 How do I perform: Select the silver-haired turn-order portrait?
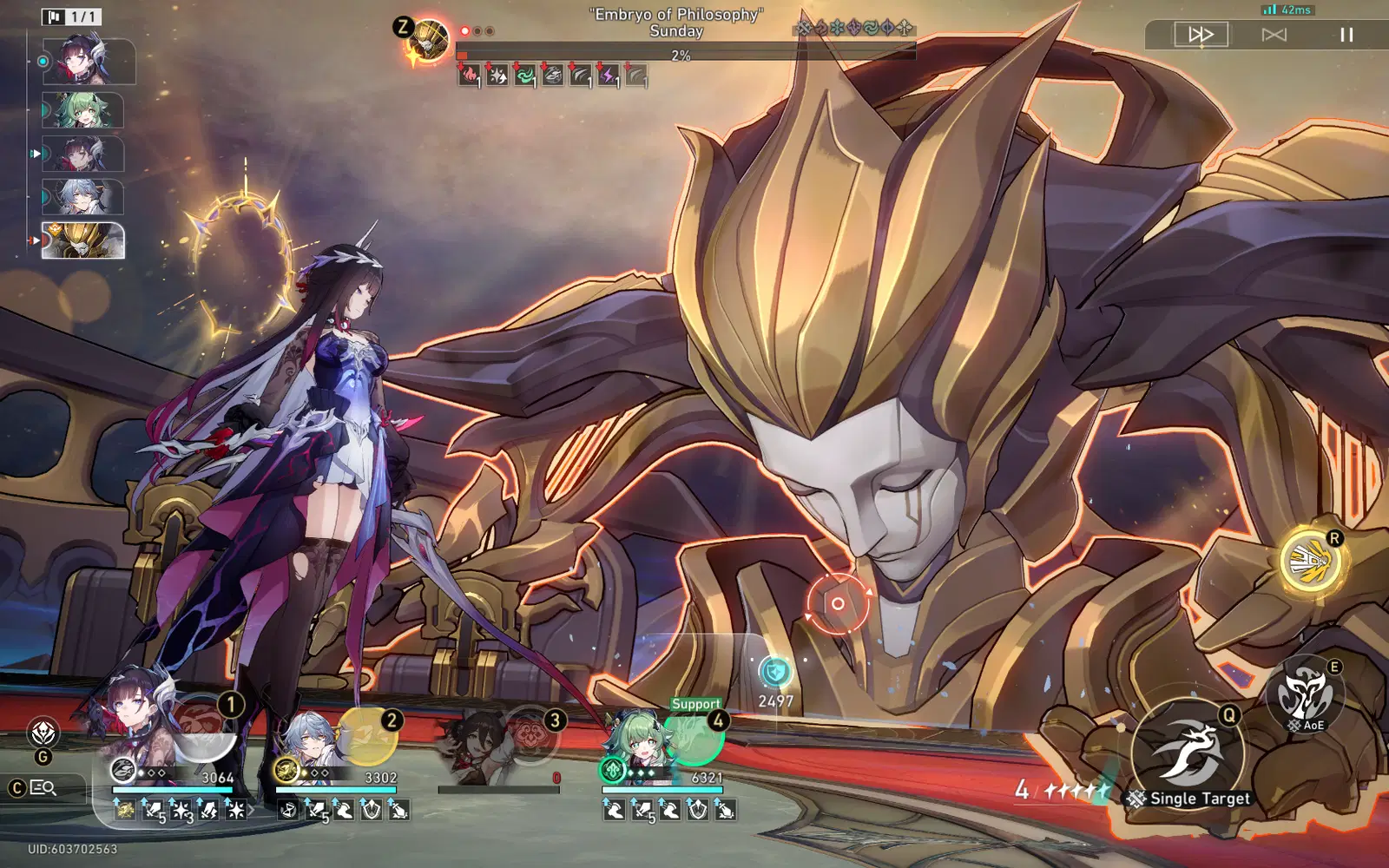[x=83, y=197]
